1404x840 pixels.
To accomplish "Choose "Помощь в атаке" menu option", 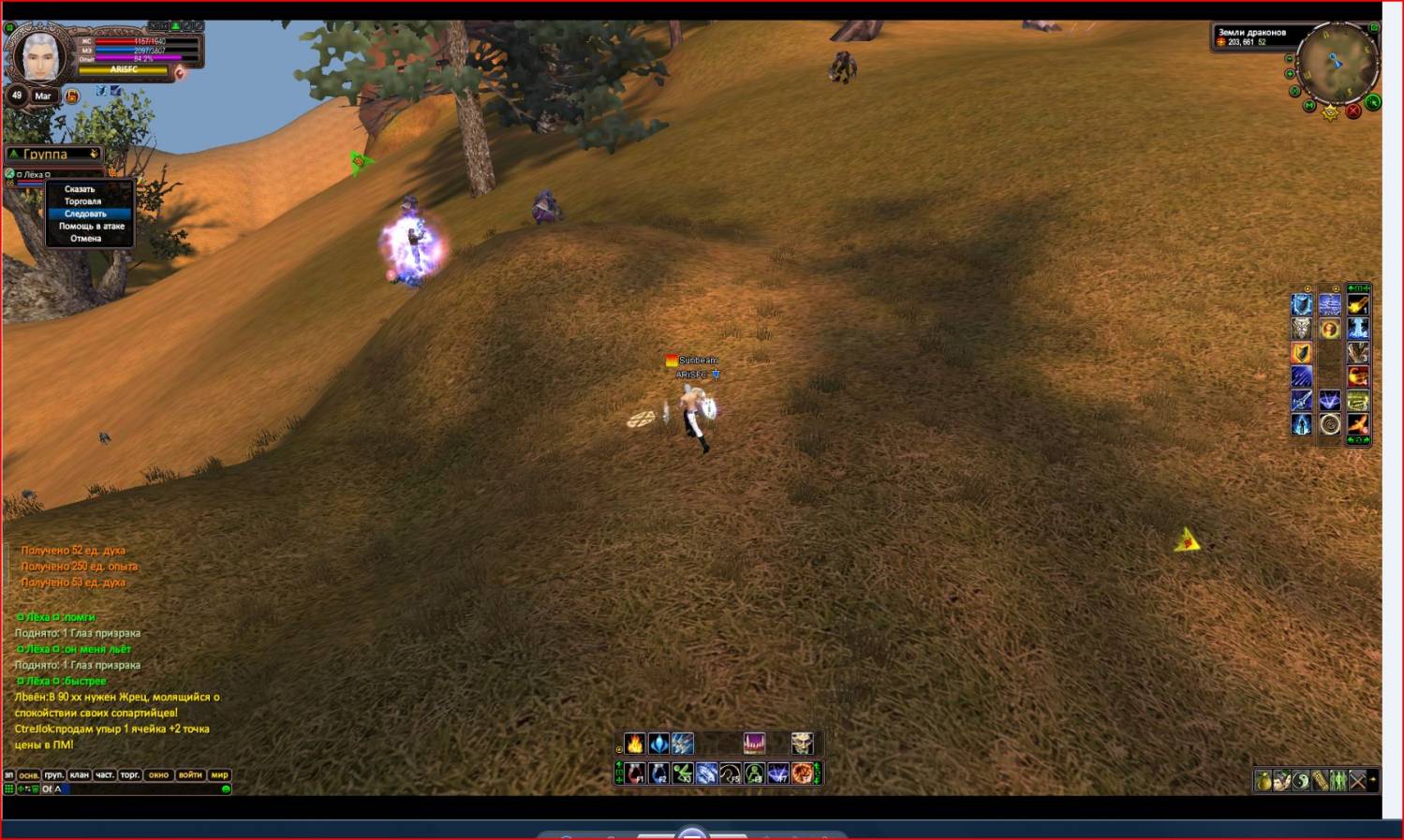I will point(91,226).
